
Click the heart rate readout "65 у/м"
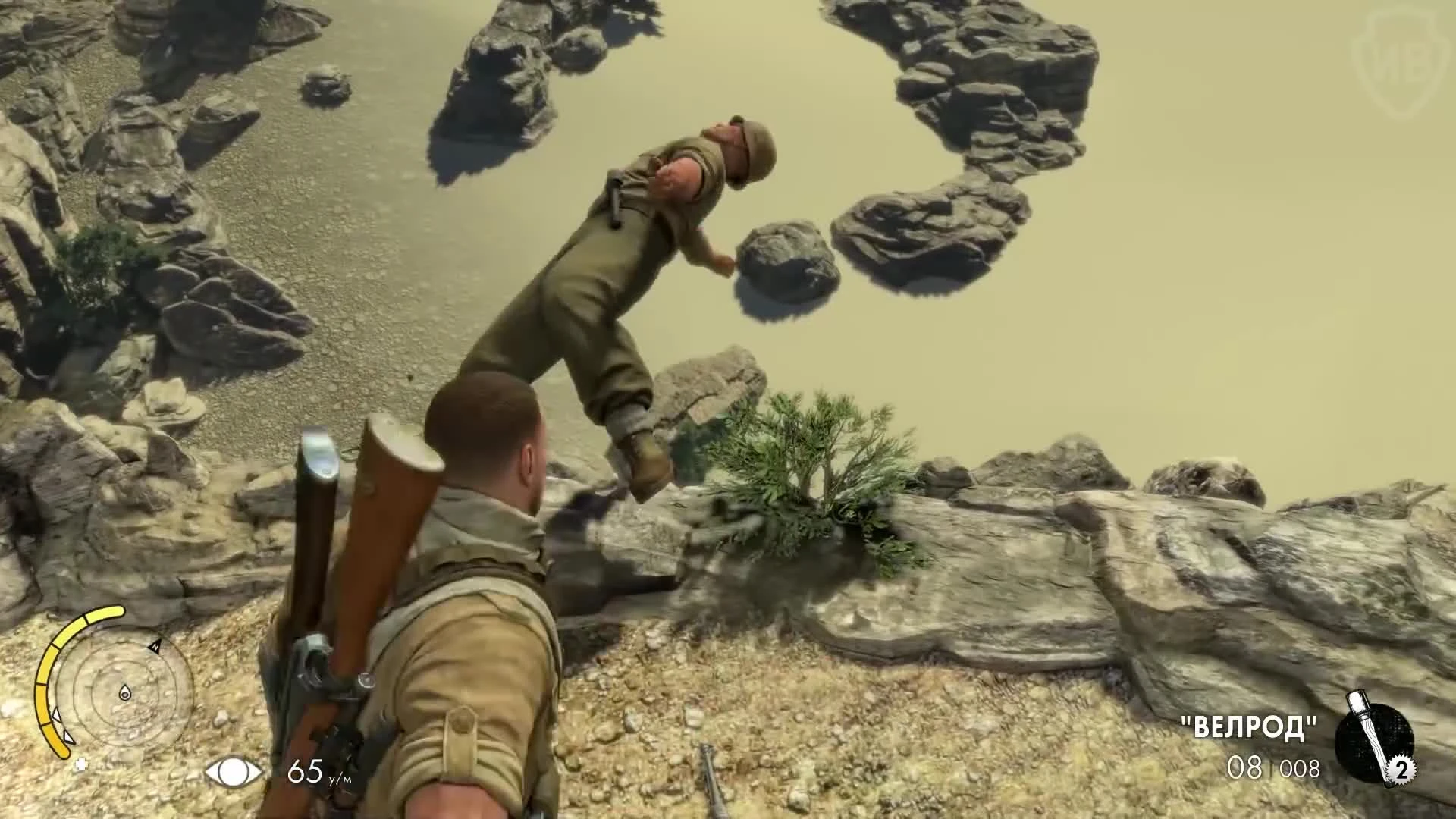(x=318, y=772)
